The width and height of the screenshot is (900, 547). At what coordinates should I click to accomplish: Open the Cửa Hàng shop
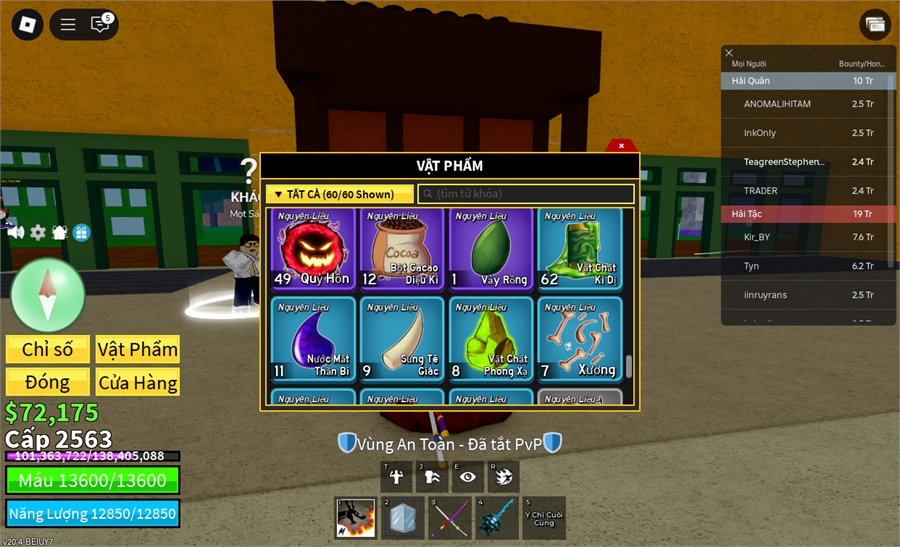coord(138,382)
